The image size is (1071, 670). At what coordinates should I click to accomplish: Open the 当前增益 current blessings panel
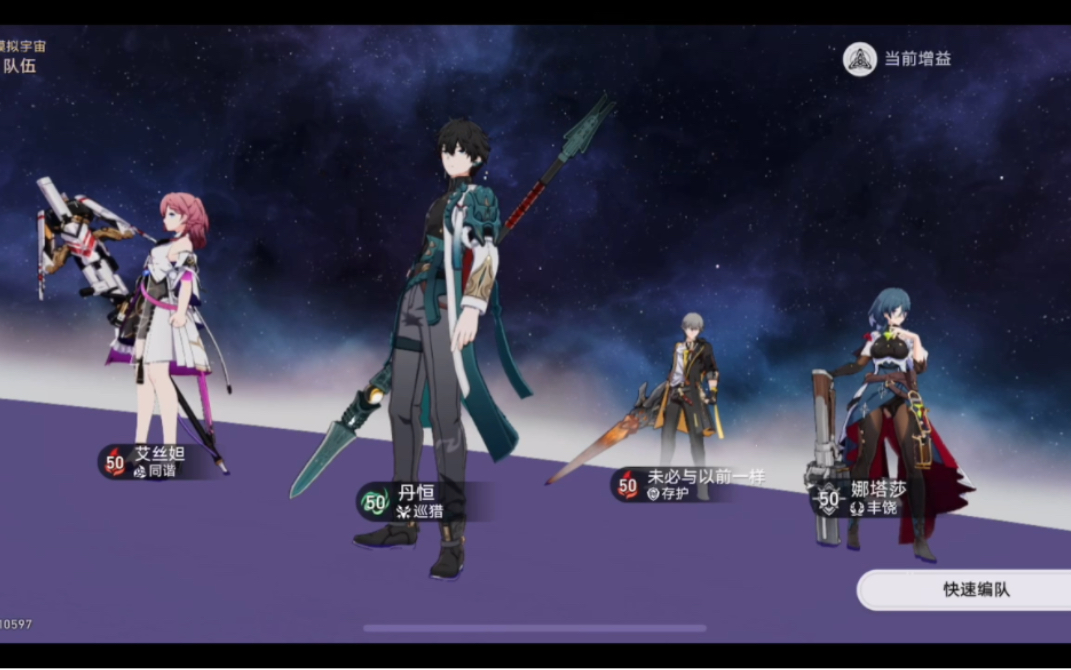tap(897, 59)
